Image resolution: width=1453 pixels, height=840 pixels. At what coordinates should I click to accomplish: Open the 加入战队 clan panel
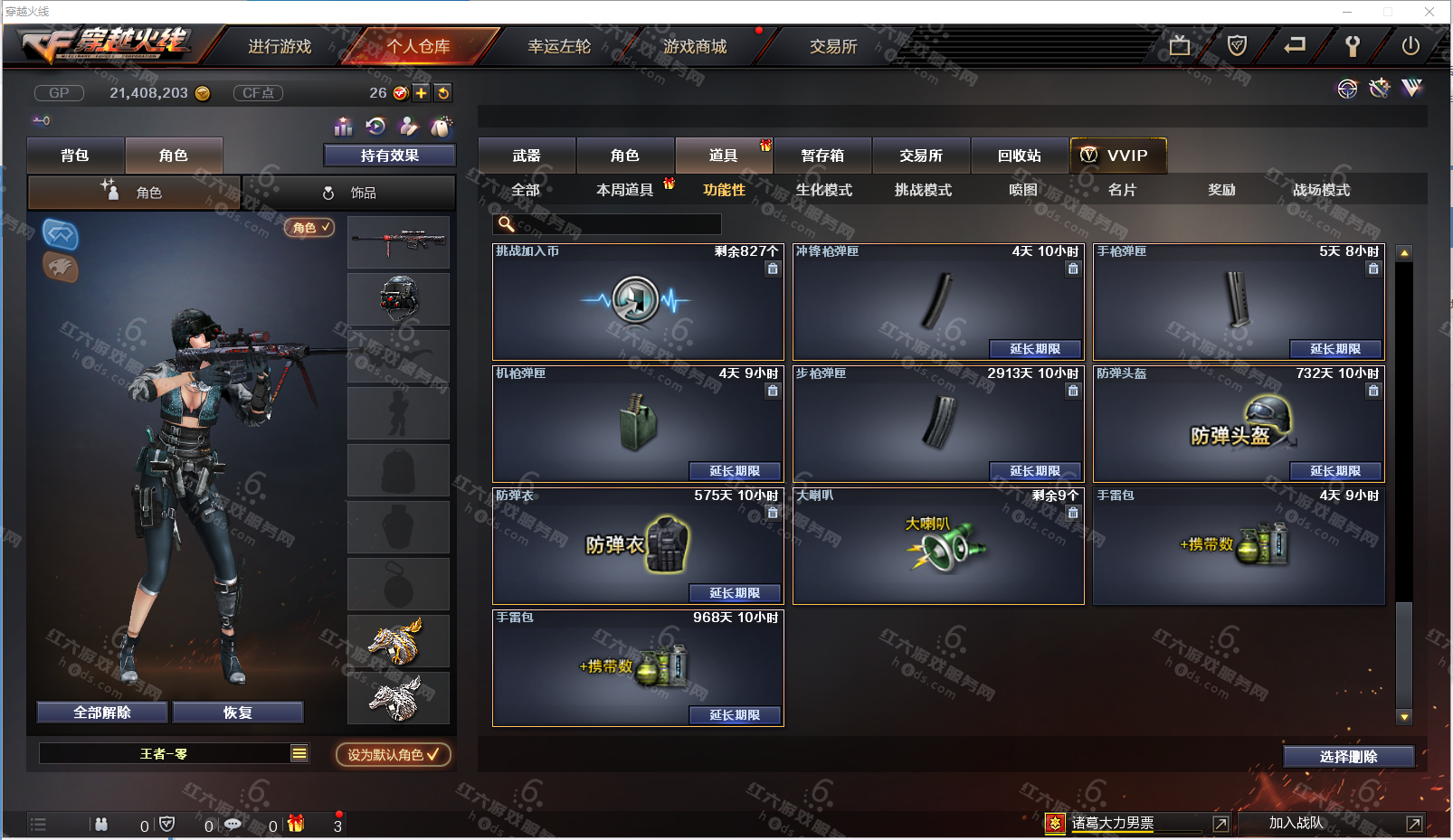click(1296, 823)
